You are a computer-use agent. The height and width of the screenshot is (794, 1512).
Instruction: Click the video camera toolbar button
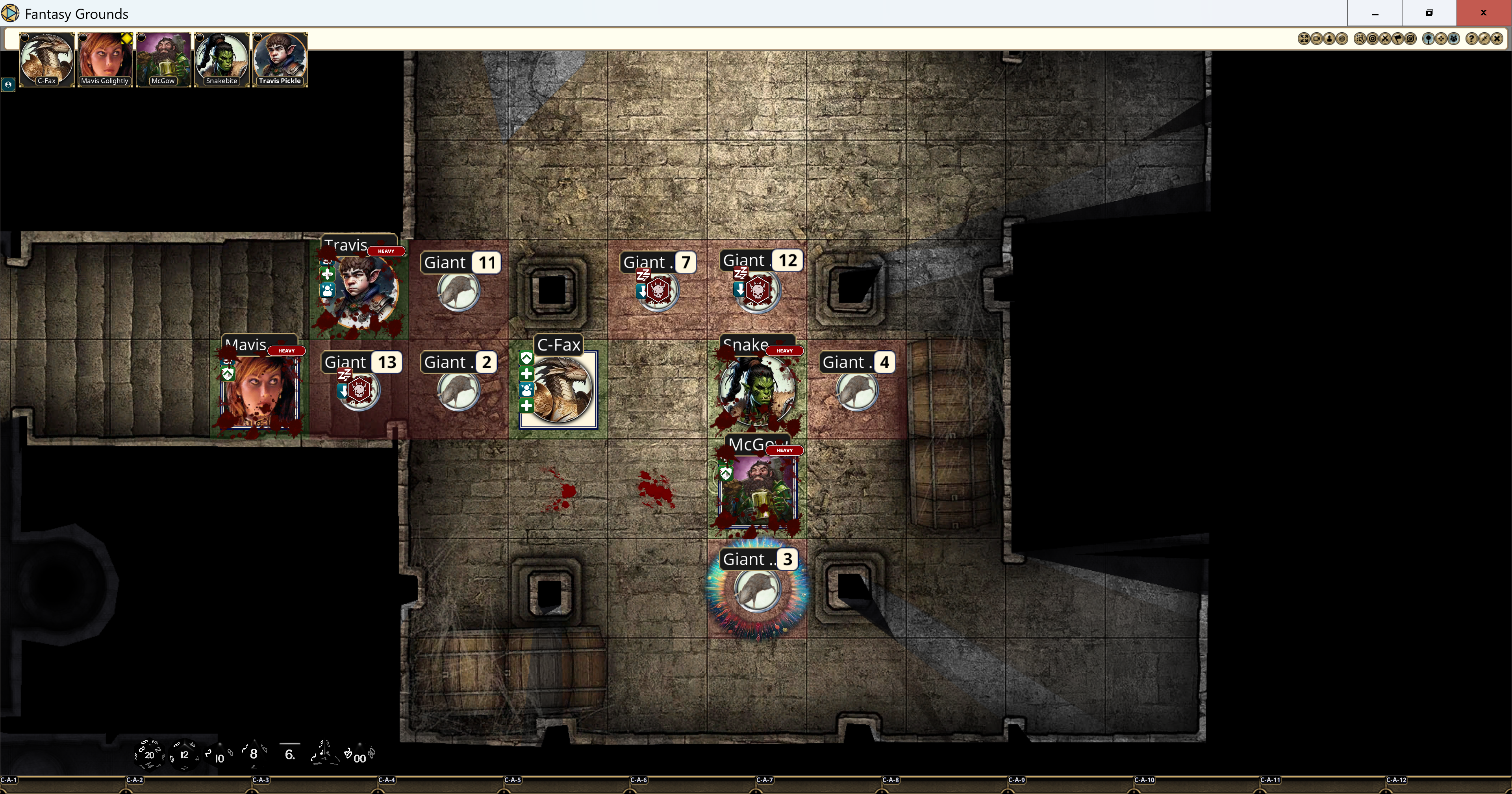[x=1317, y=39]
